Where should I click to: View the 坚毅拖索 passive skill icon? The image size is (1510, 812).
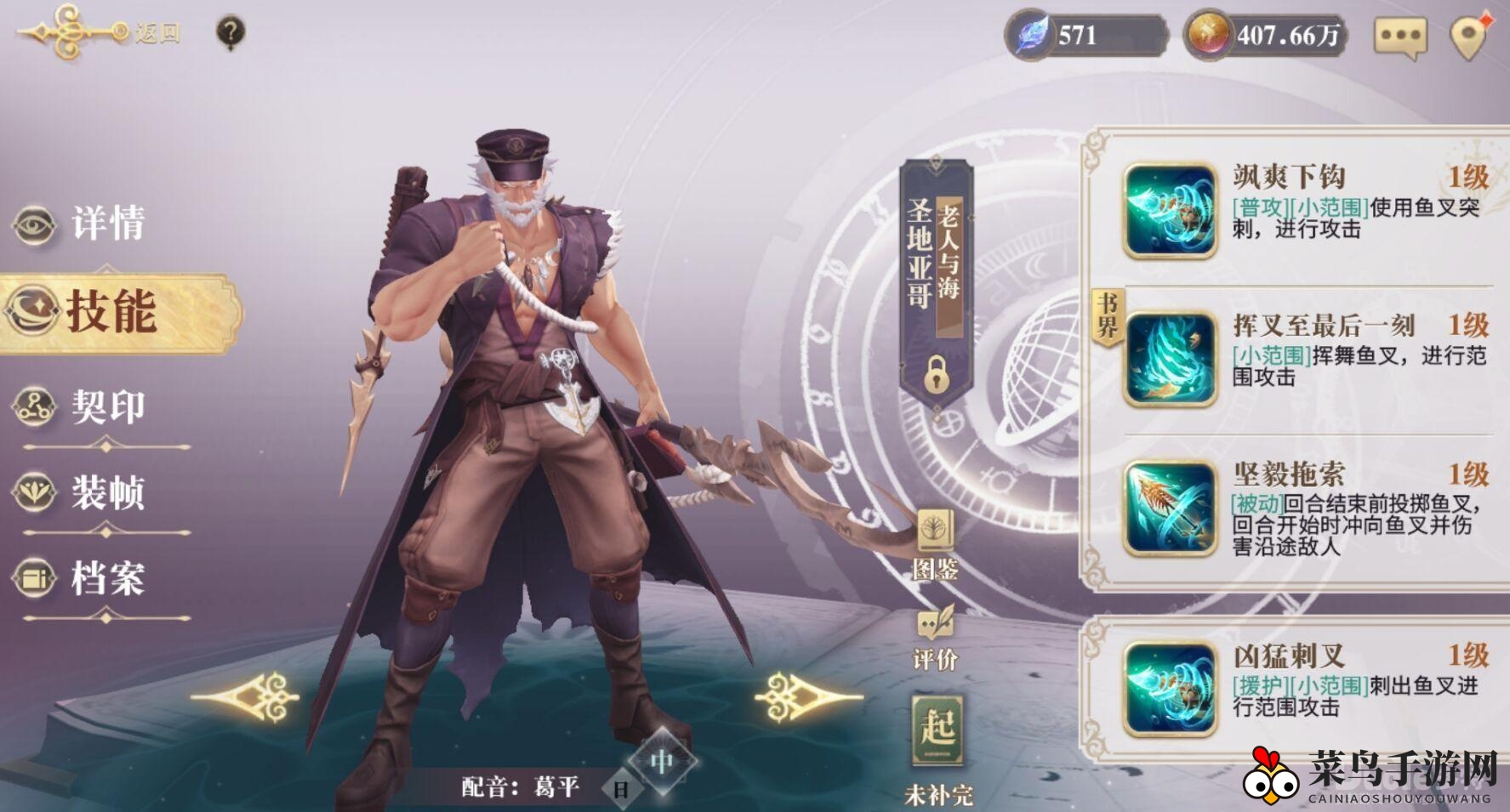[1170, 508]
